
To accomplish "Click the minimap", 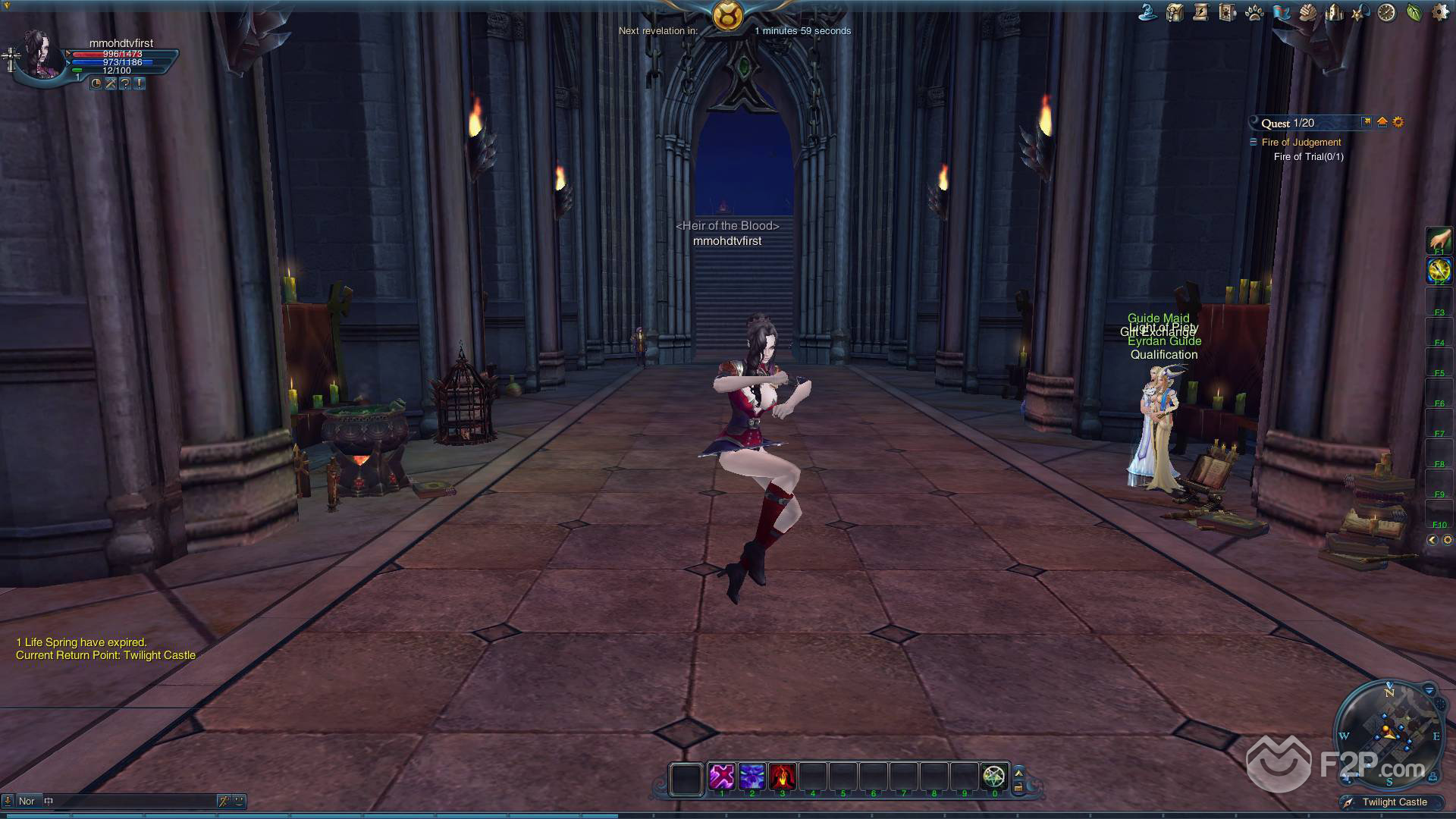I will [x=1389, y=733].
